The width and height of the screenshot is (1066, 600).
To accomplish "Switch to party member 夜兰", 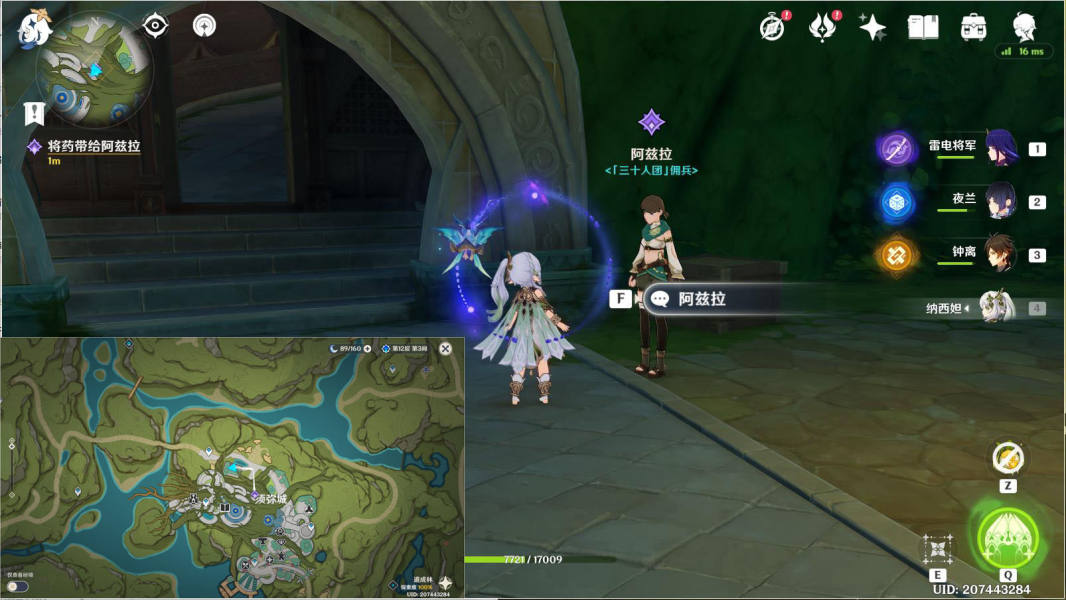I will [x=1000, y=200].
